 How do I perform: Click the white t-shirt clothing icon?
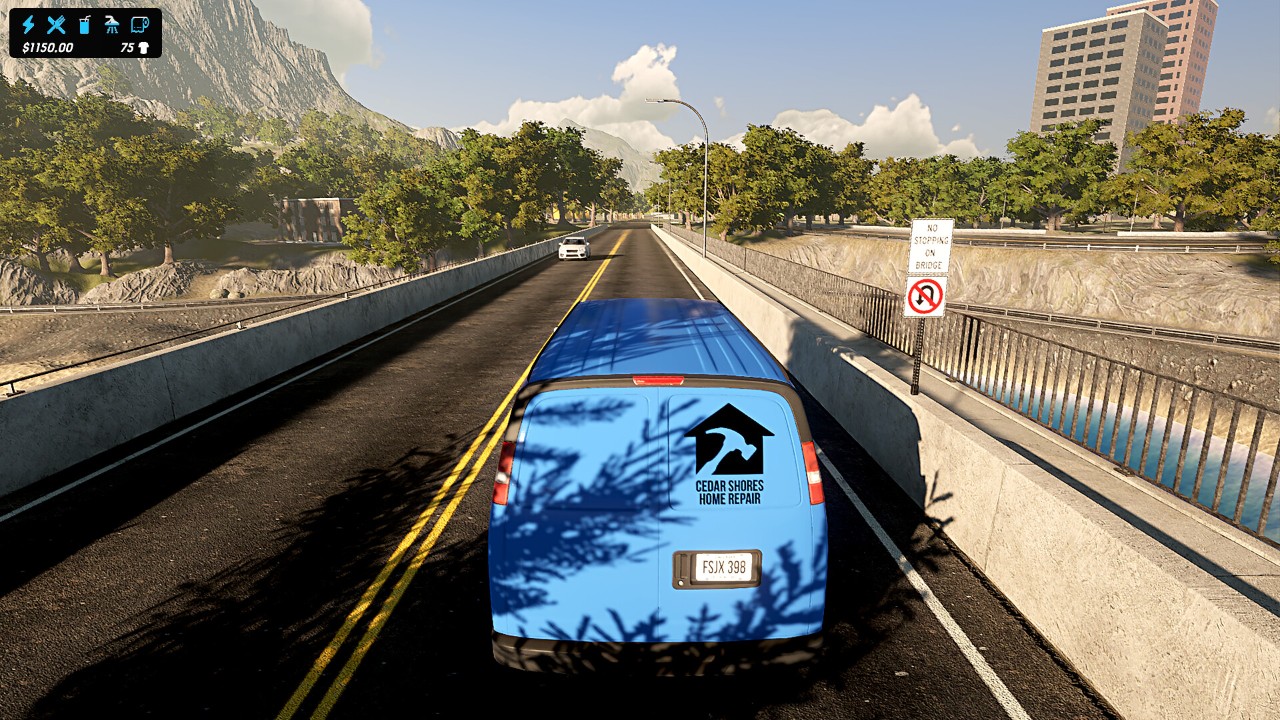point(143,47)
